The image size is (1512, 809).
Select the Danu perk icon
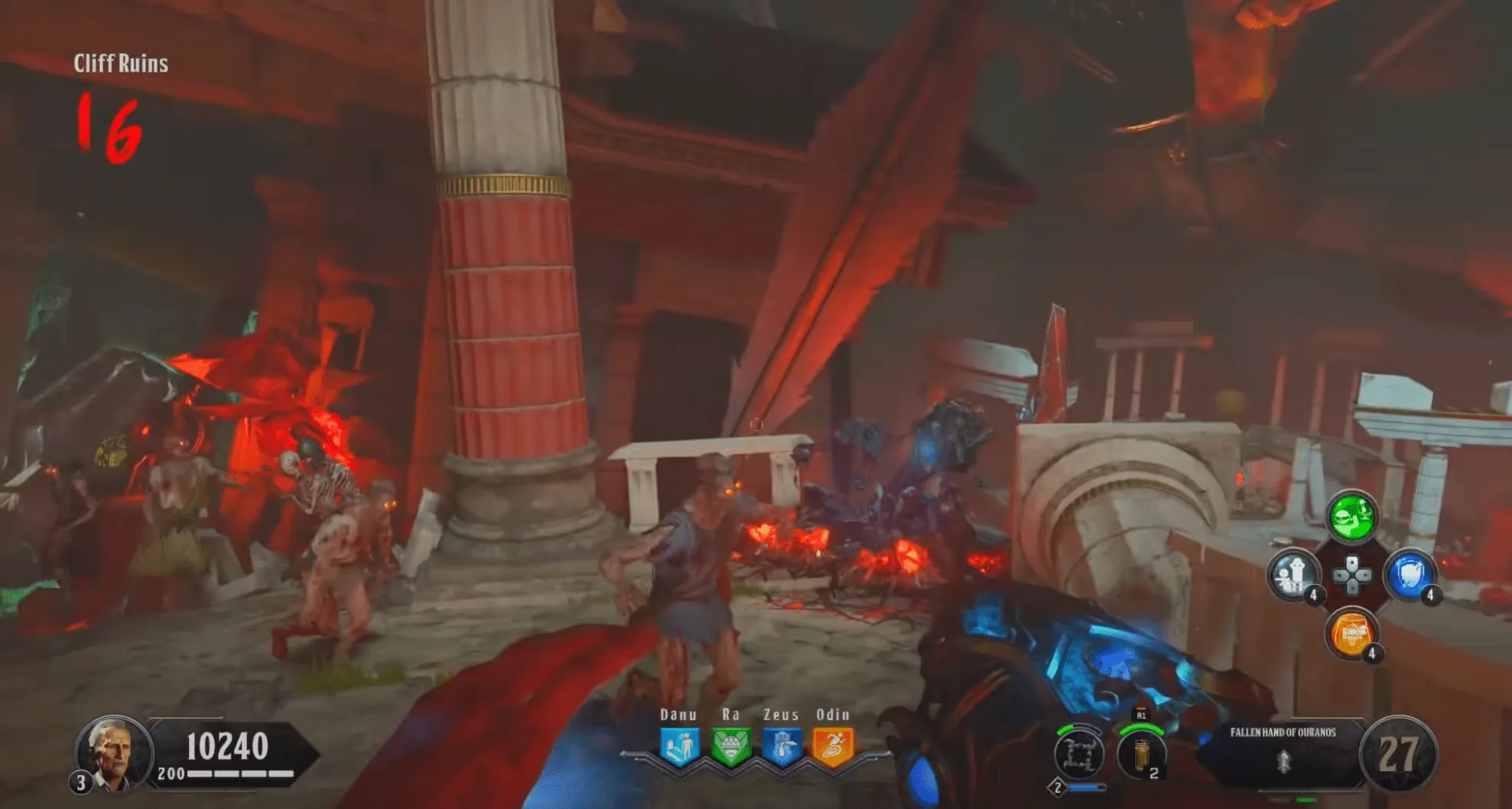tap(679, 747)
